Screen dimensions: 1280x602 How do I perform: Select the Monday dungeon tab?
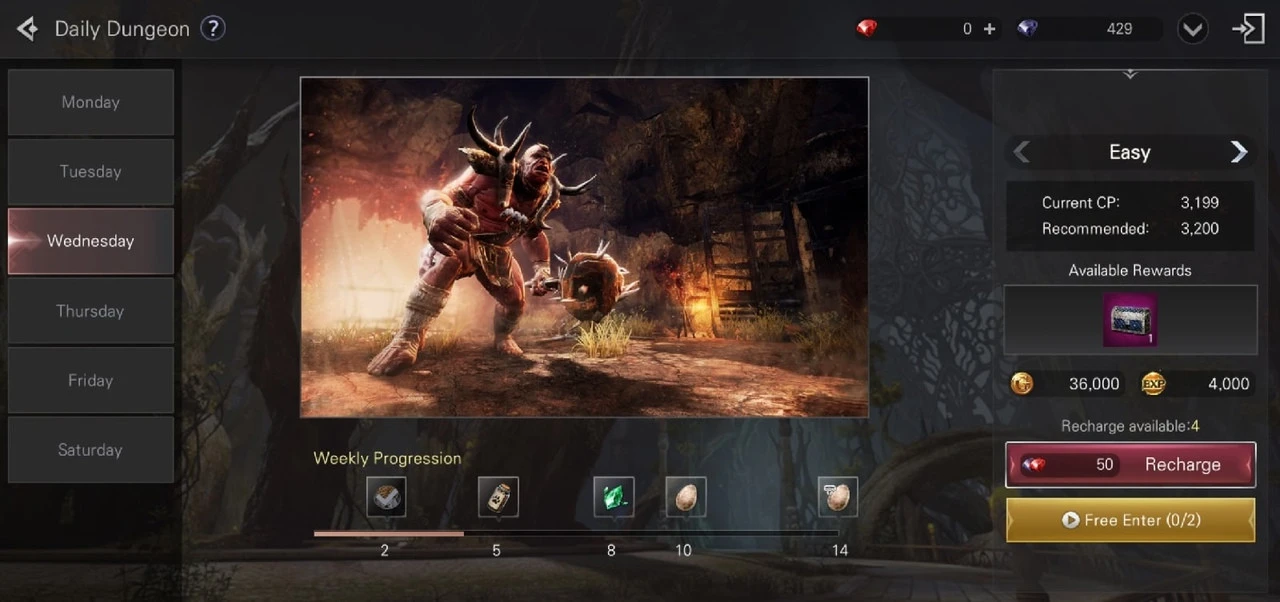click(x=90, y=102)
